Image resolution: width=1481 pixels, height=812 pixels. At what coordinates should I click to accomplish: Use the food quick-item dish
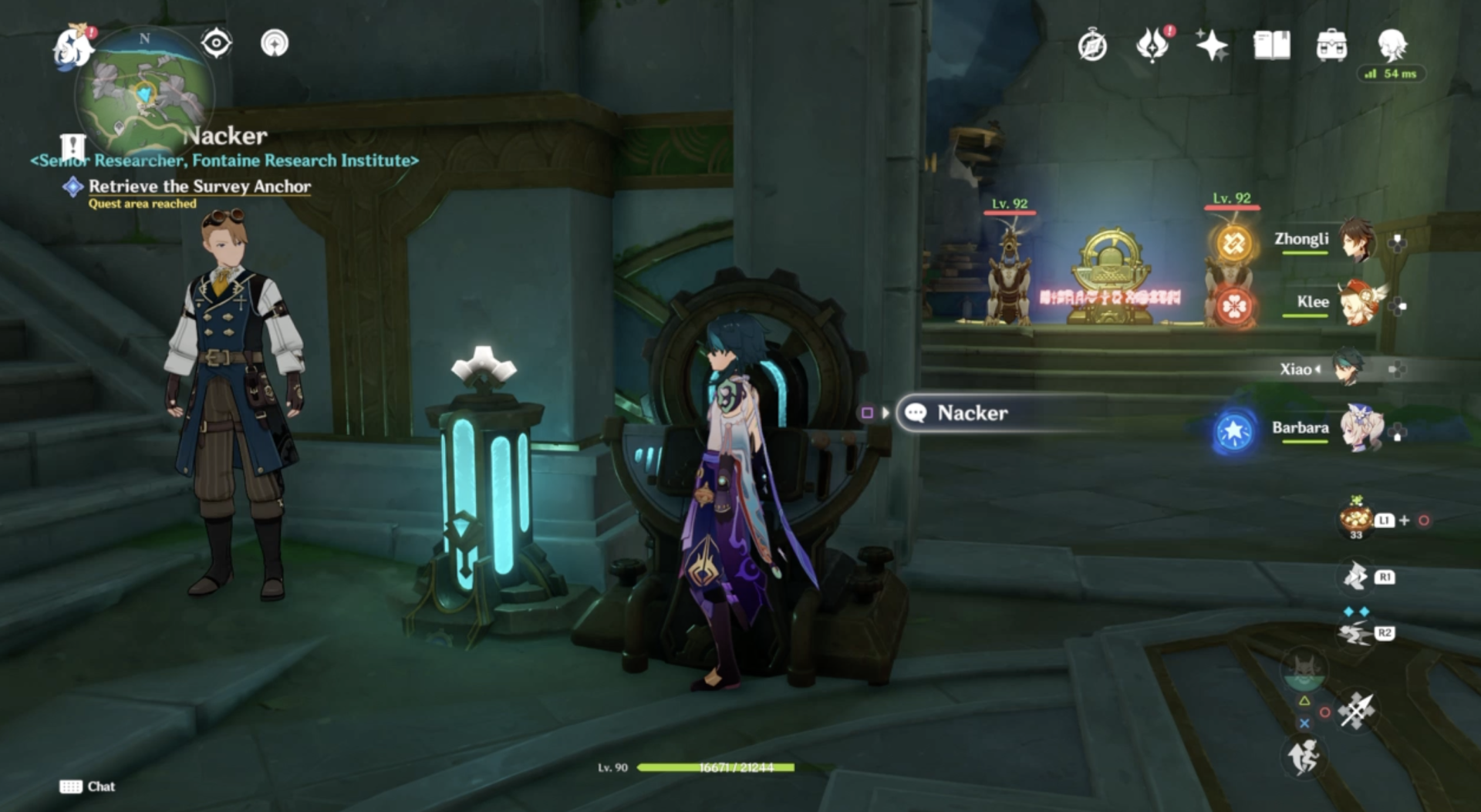pos(1355,517)
